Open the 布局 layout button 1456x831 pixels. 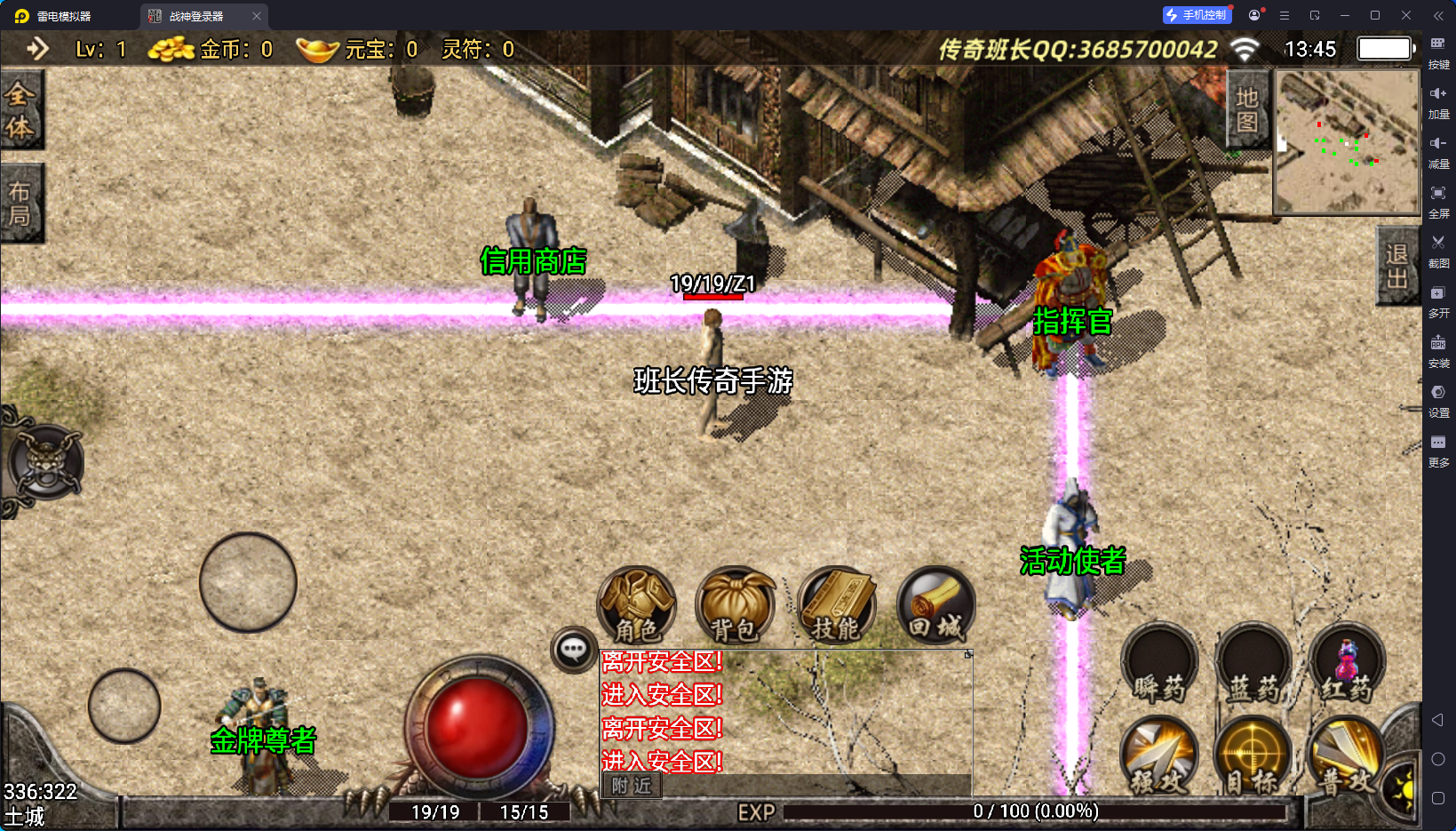point(20,204)
